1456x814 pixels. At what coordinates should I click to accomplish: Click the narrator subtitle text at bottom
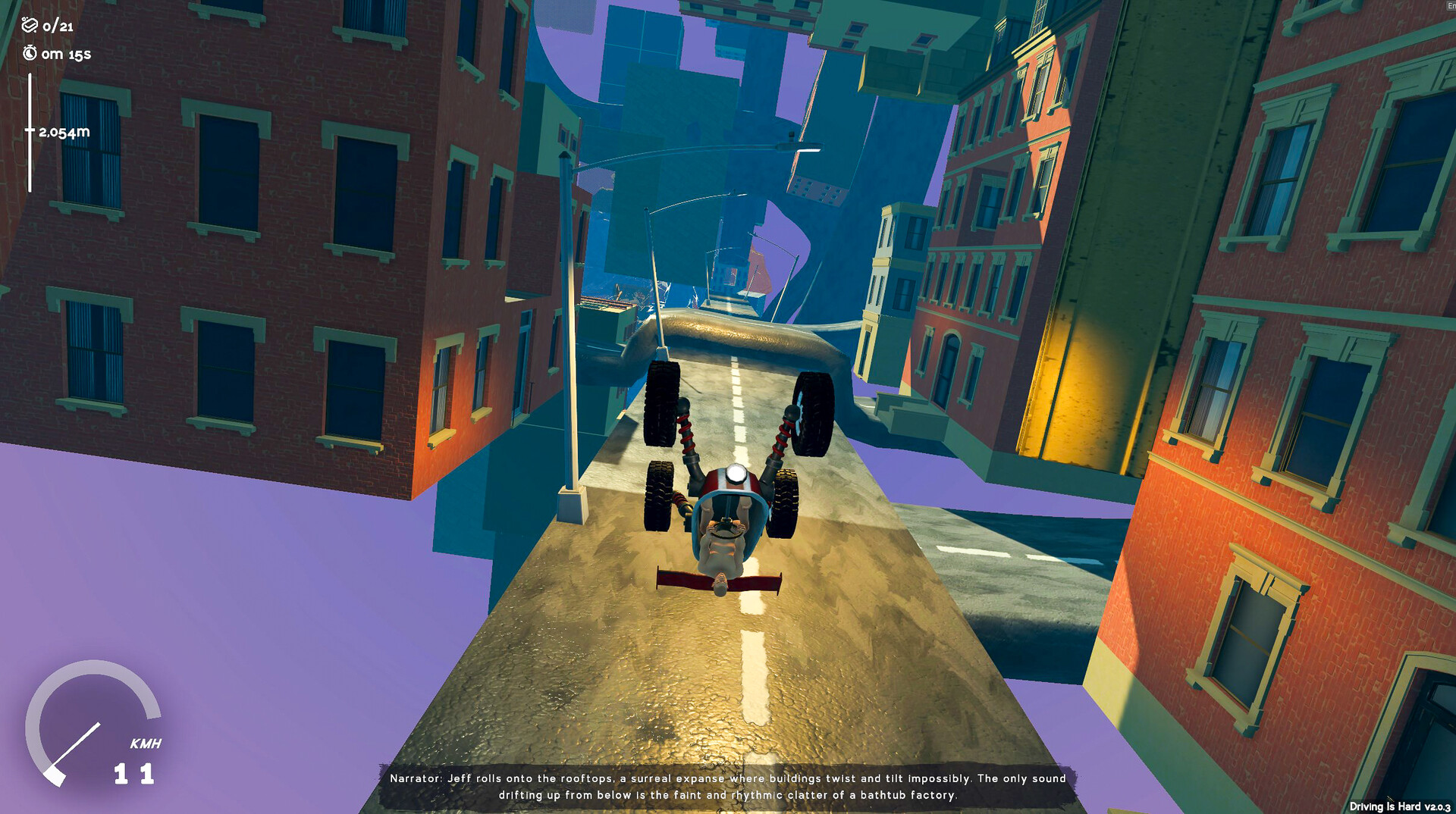point(728,787)
